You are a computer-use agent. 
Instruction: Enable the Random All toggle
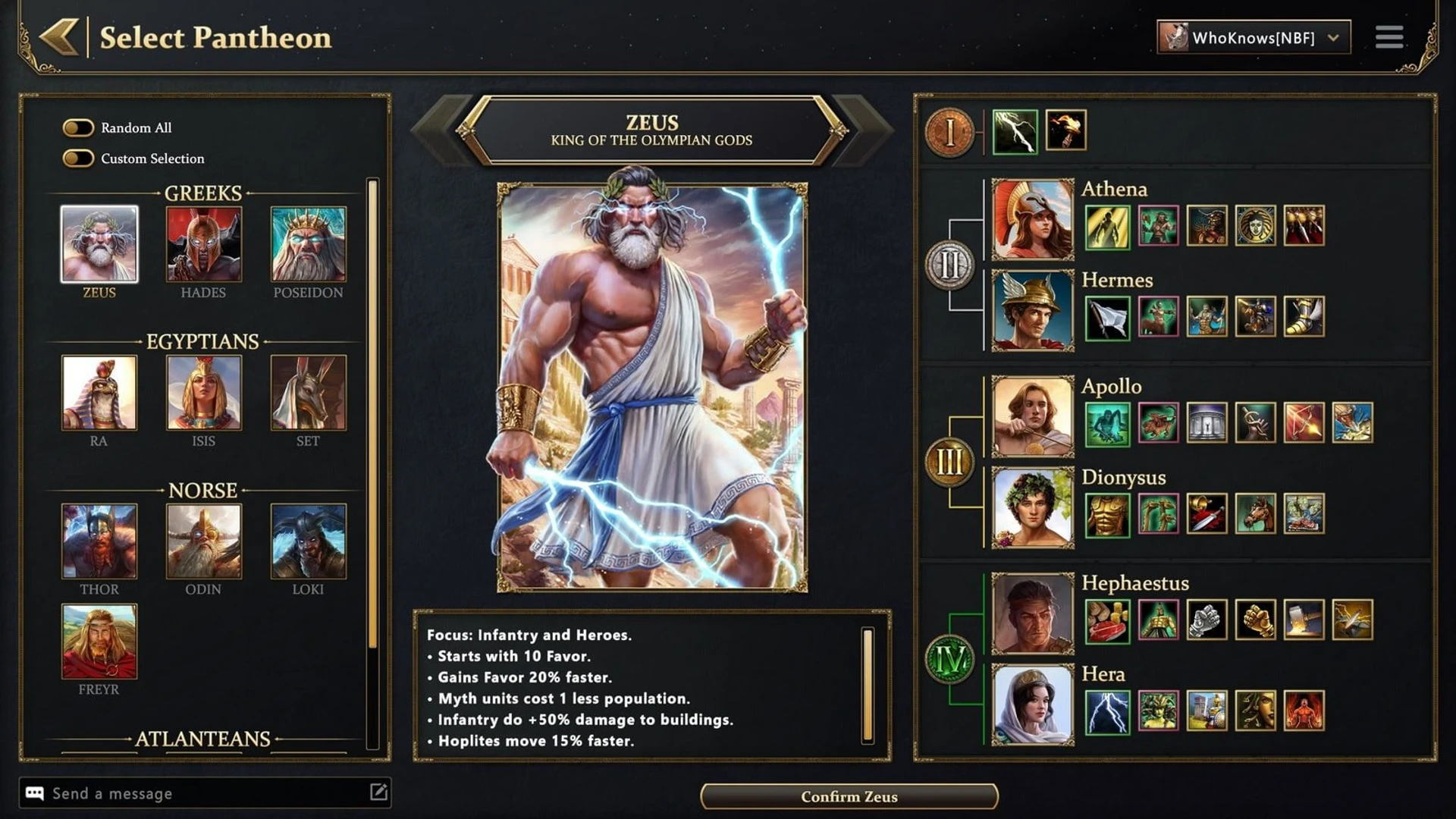point(78,127)
